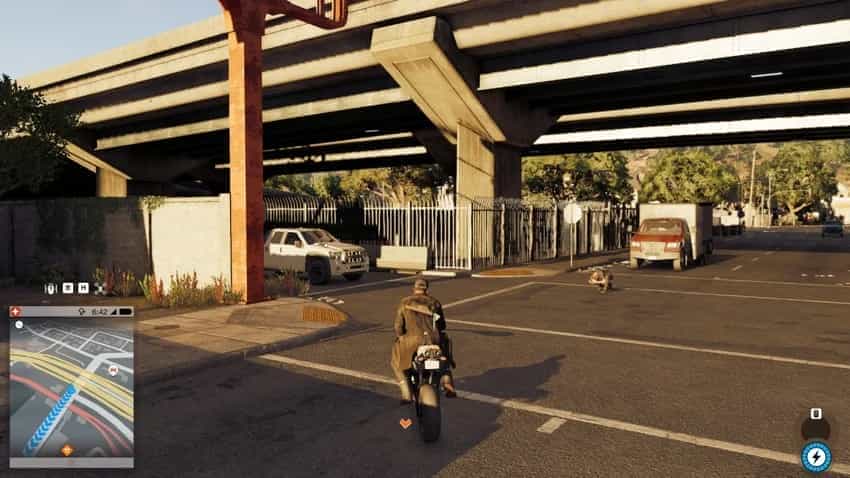The image size is (850, 478).
Task: Open the smartphone minimap
Action: click(x=71, y=387)
